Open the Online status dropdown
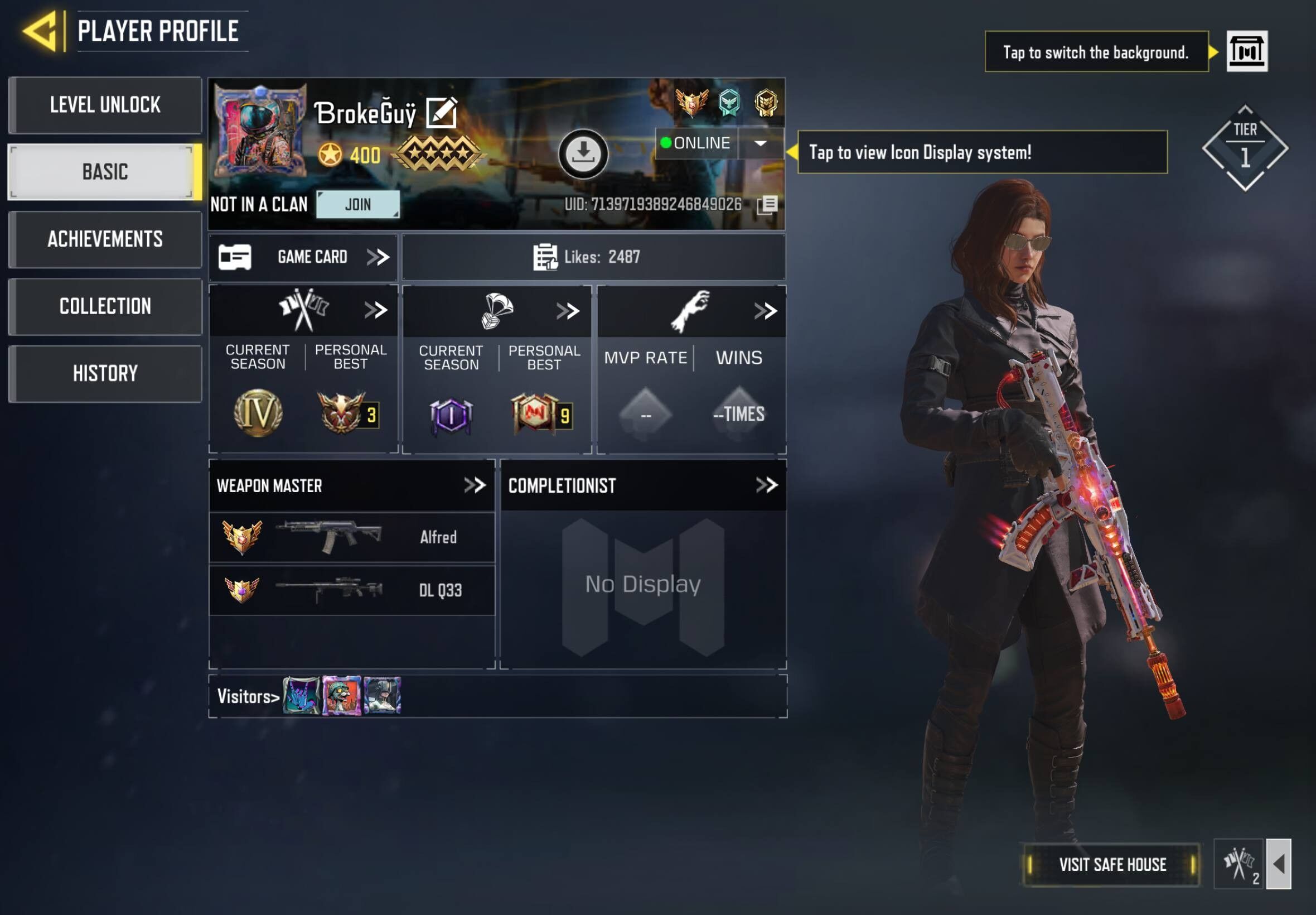Screen dimensions: 1316x915 (x=760, y=143)
